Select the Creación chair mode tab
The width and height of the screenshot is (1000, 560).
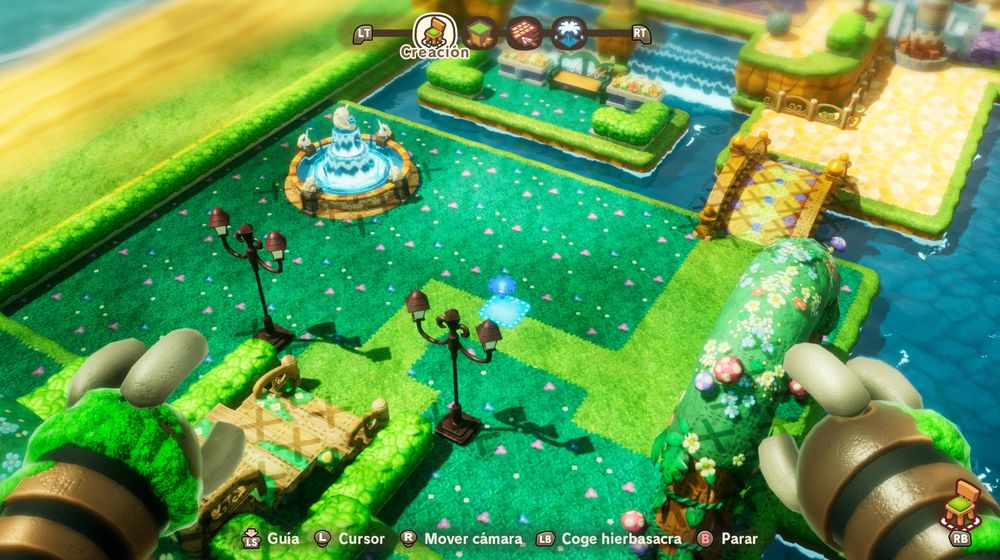[435, 30]
